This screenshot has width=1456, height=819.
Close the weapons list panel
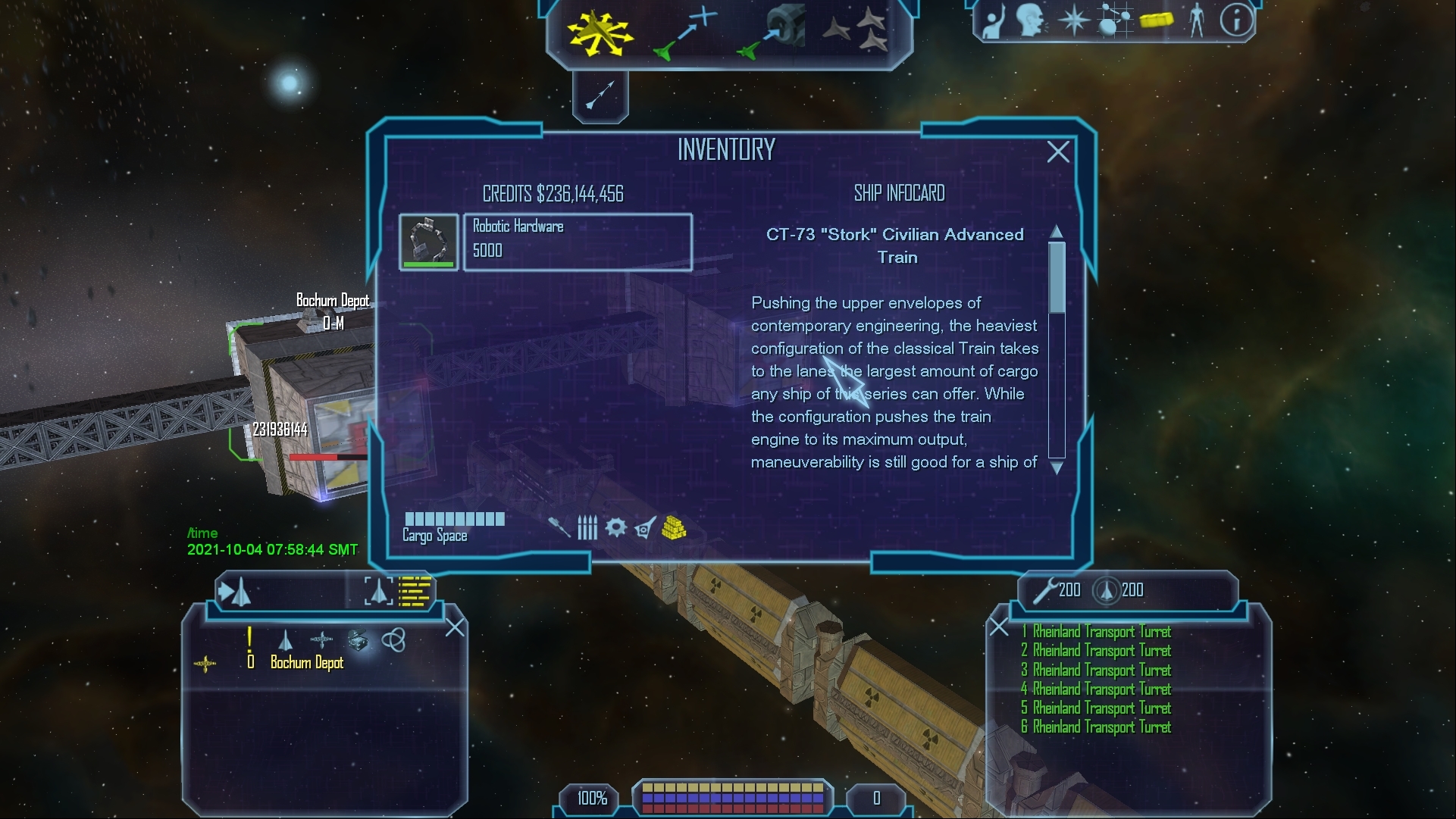(999, 627)
